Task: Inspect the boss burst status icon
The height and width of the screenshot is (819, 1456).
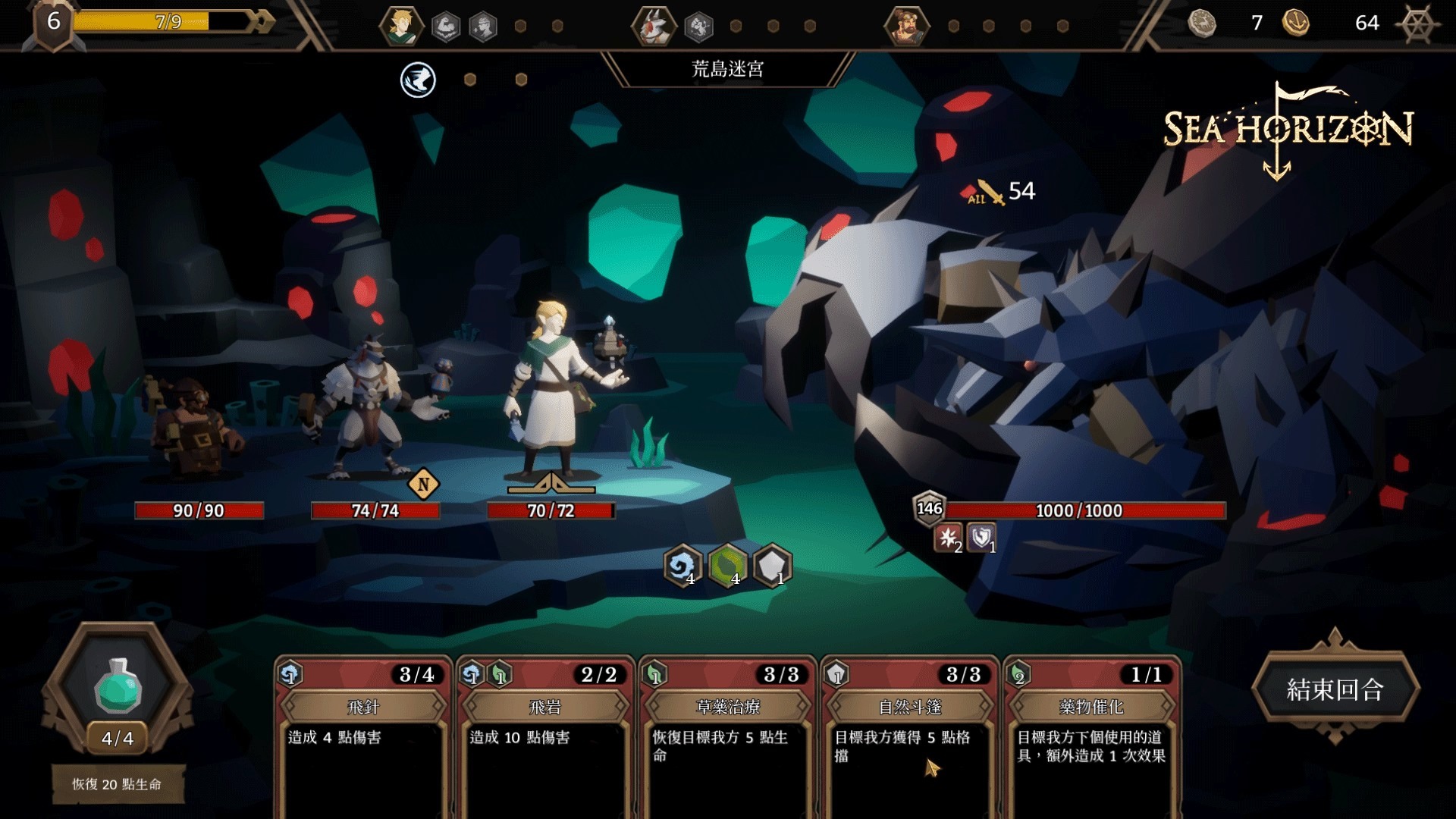Action: point(948,538)
